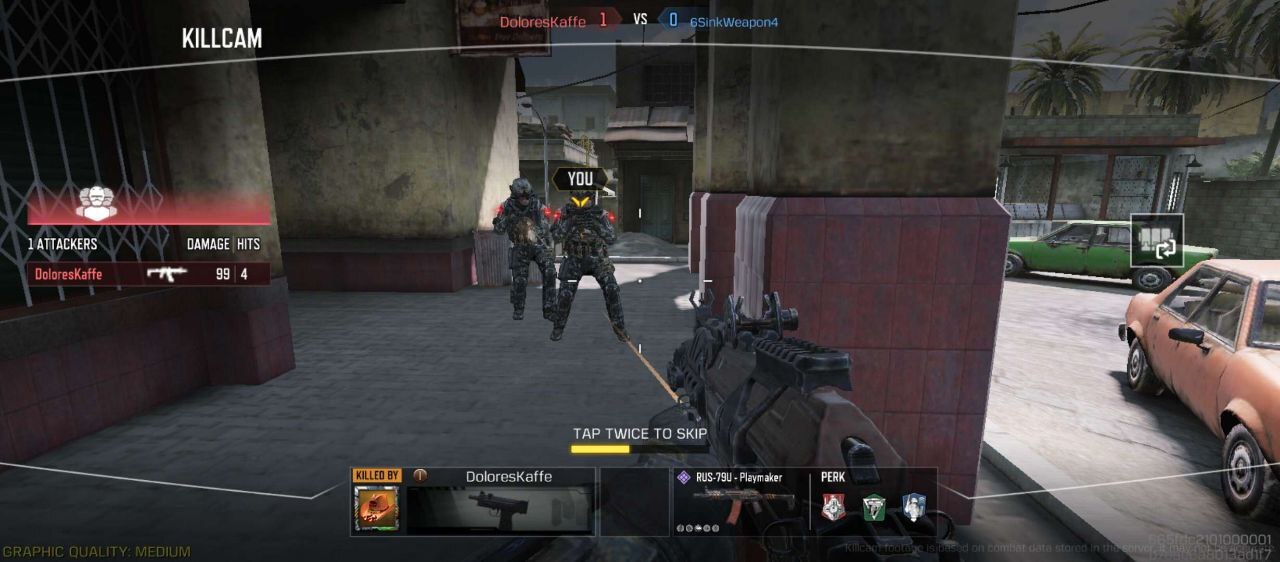The image size is (1280, 562).
Task: Open the loadout switch button
Action: pyautogui.click(x=1157, y=240)
